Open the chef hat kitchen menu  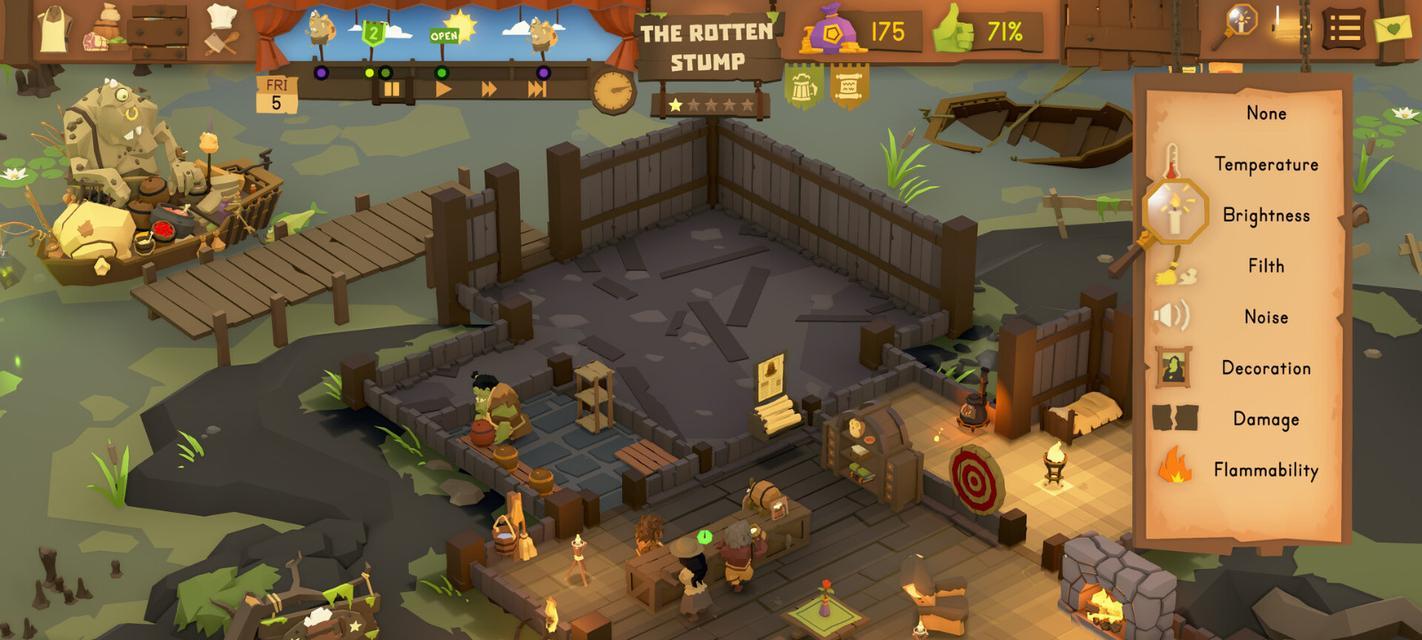coord(221,27)
